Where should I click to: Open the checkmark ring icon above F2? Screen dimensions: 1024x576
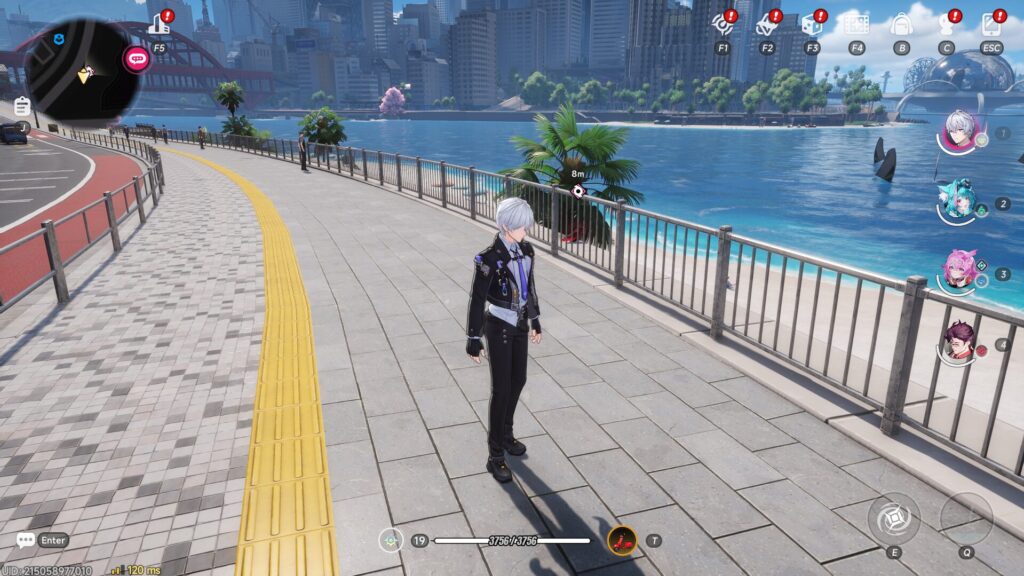767,25
